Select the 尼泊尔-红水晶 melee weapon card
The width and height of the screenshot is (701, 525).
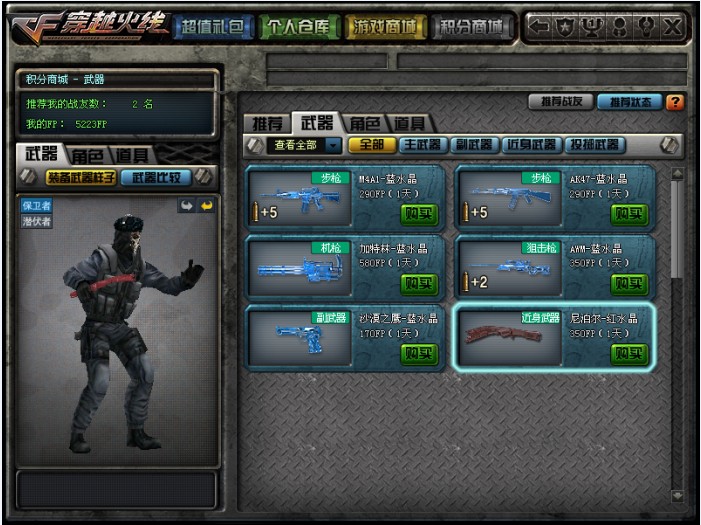point(553,337)
